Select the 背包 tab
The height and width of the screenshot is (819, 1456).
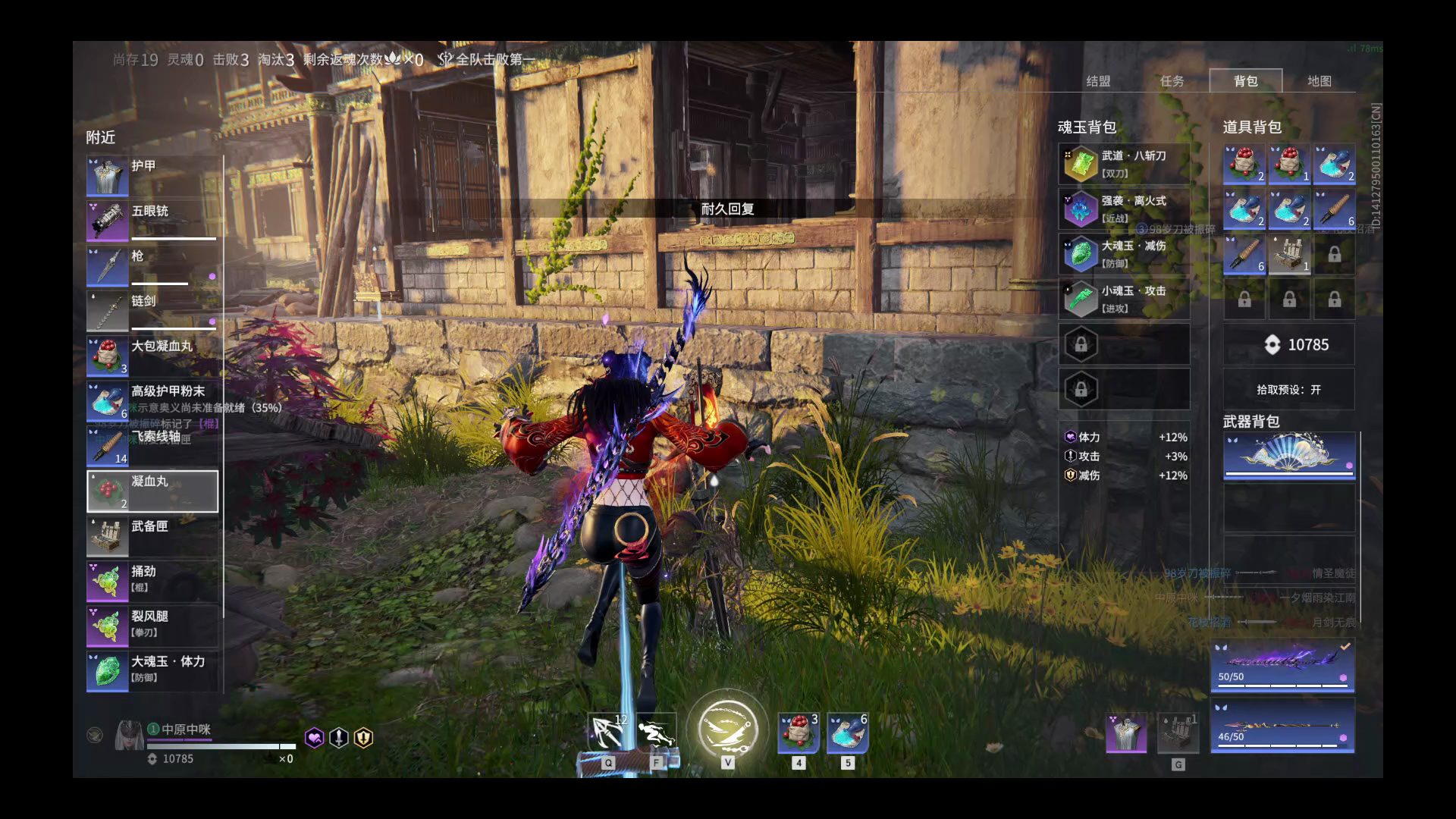click(x=1245, y=81)
